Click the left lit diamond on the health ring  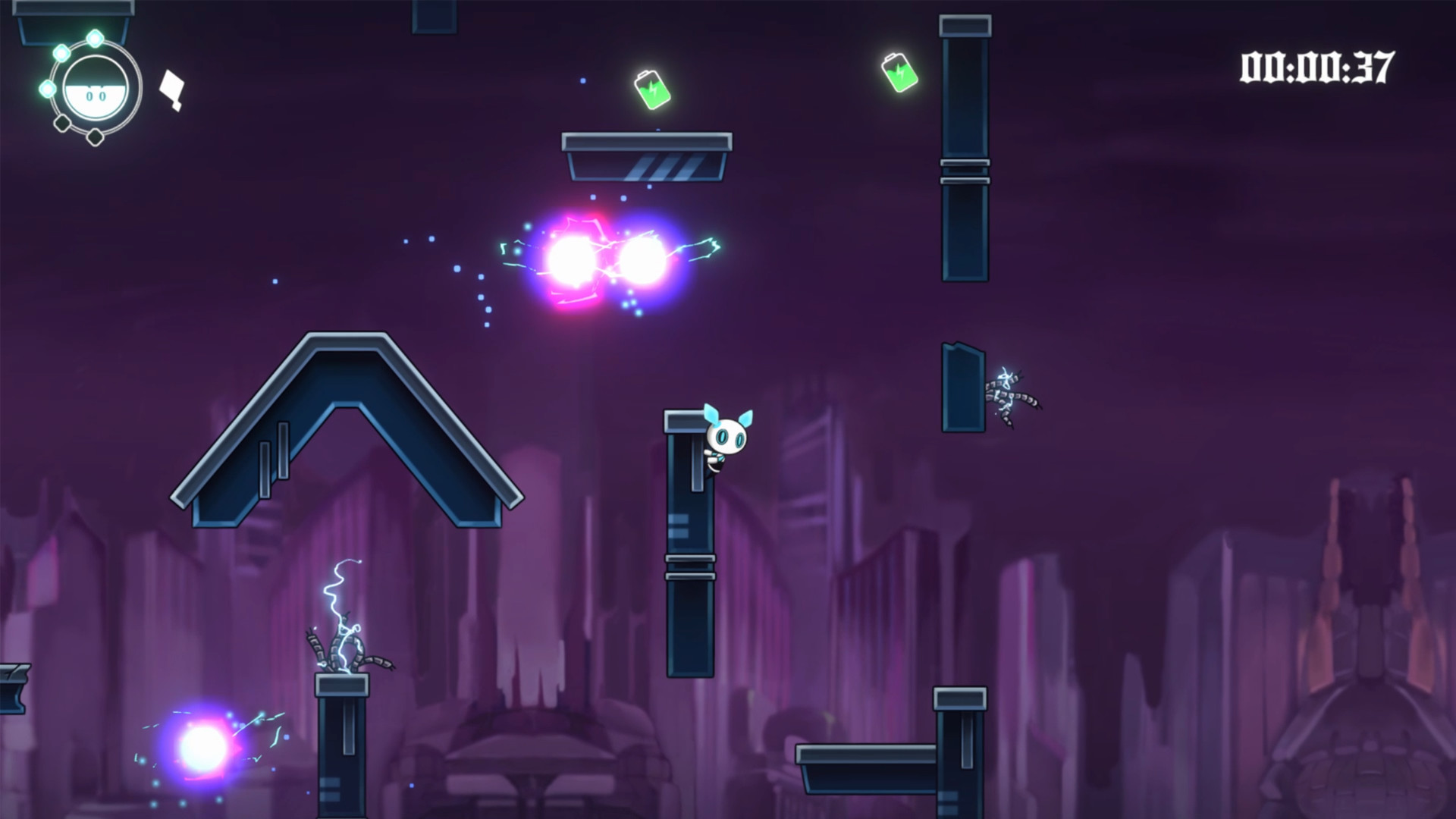[x=48, y=89]
